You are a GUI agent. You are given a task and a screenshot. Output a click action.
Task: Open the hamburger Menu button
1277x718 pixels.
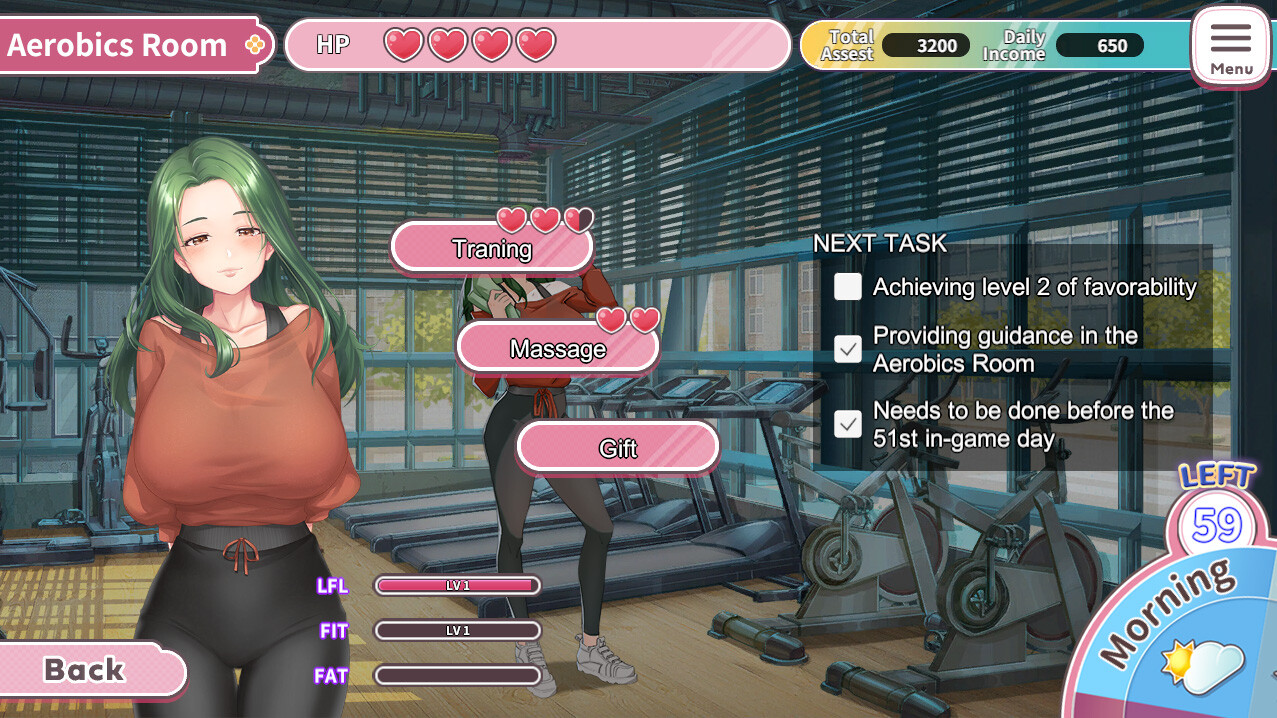[x=1230, y=47]
